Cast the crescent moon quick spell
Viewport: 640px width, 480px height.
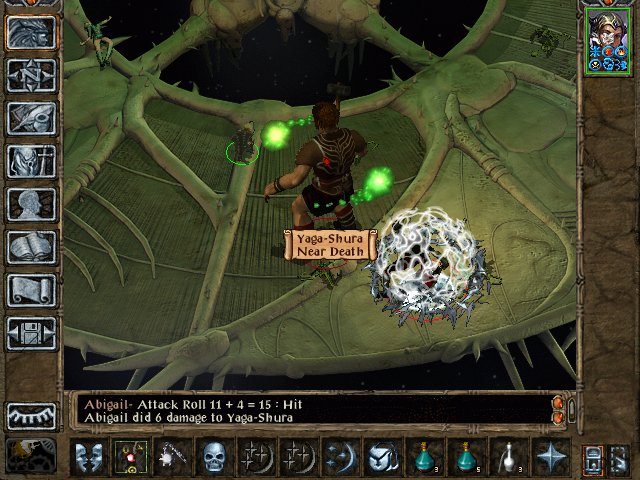[340, 457]
